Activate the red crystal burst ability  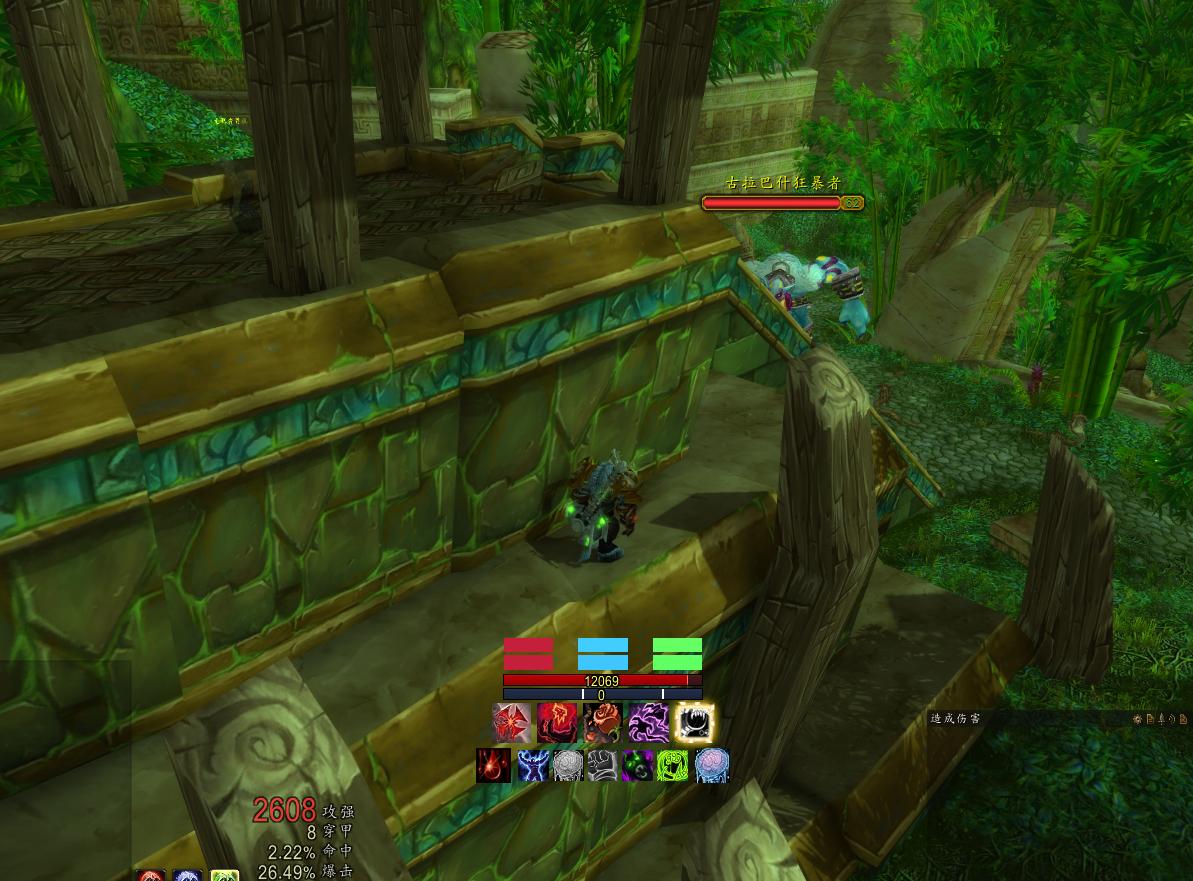(x=511, y=722)
